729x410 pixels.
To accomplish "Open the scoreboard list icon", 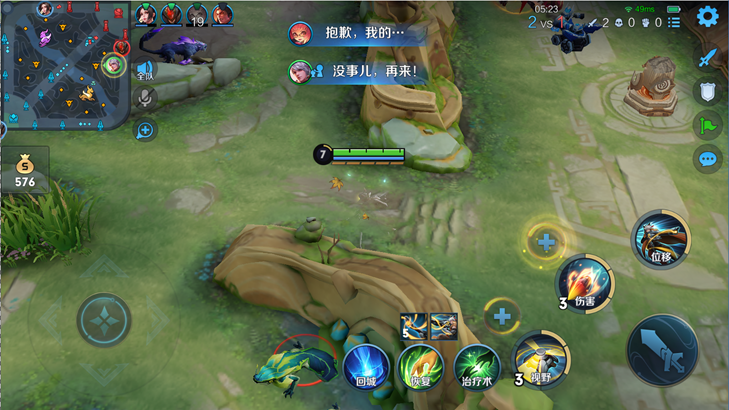I will (675, 22).
